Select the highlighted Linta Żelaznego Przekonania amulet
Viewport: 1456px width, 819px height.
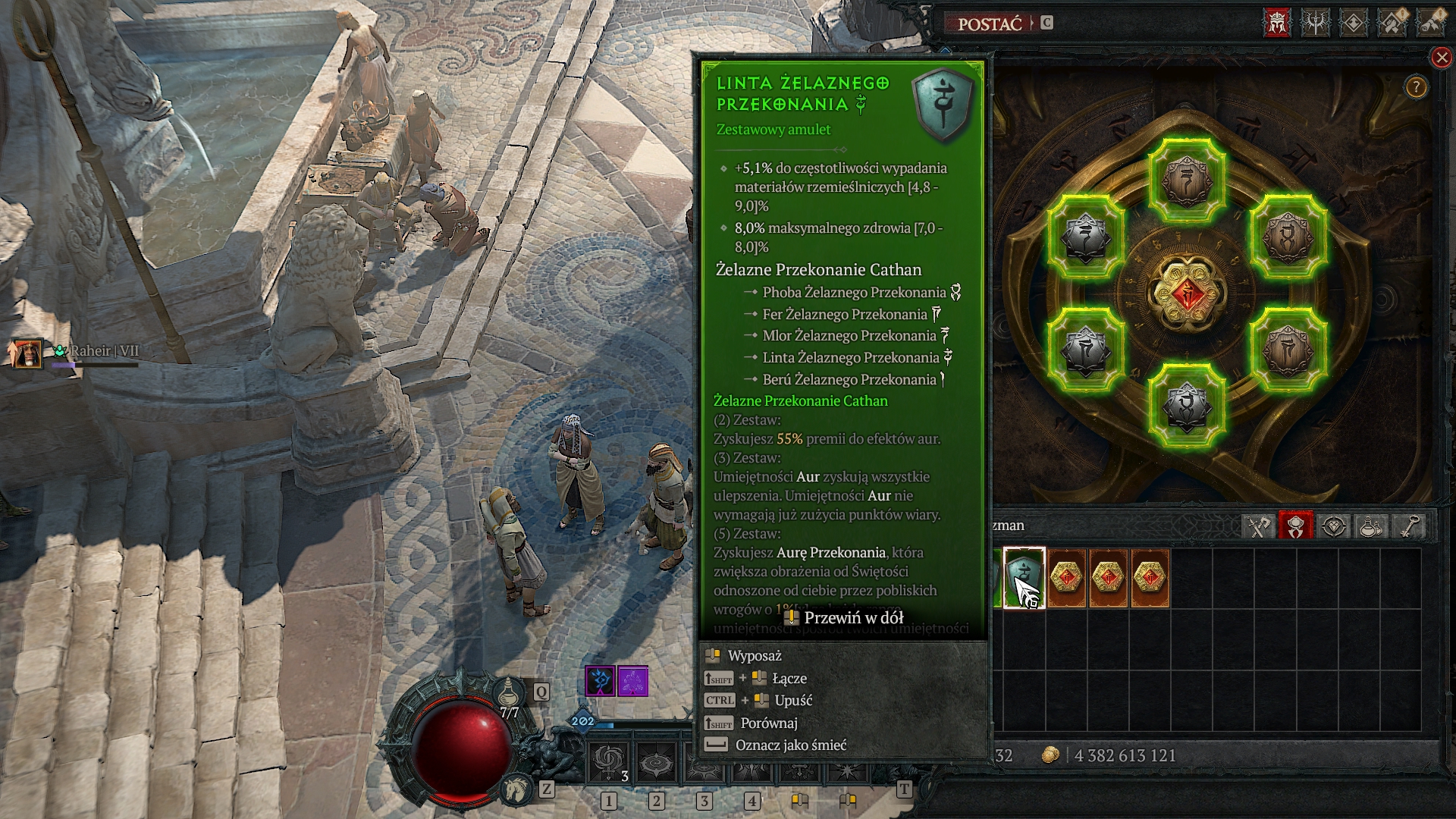(x=1024, y=578)
